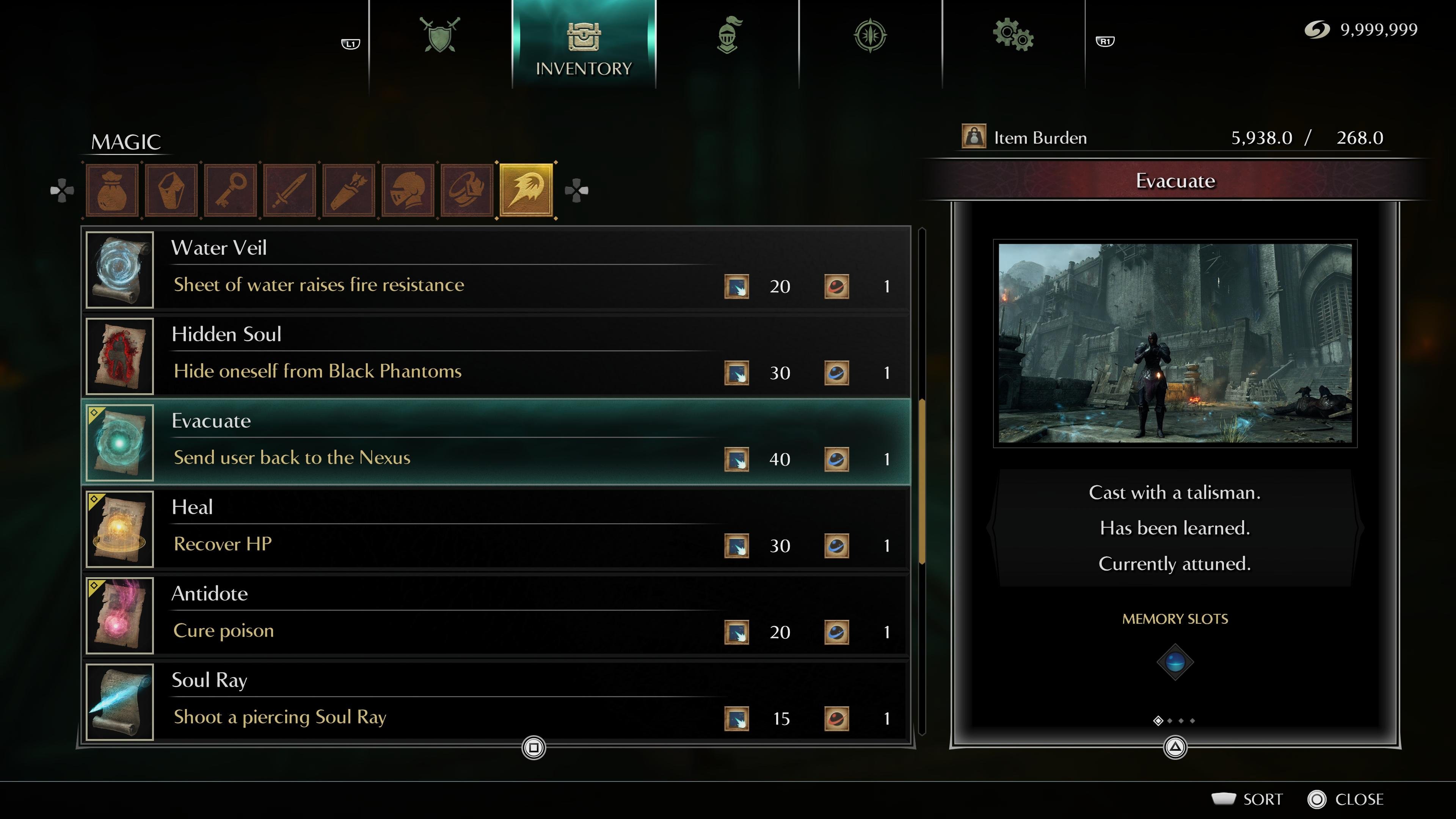Show the sword weapons category
Screen dimensions: 1456x819
289,190
